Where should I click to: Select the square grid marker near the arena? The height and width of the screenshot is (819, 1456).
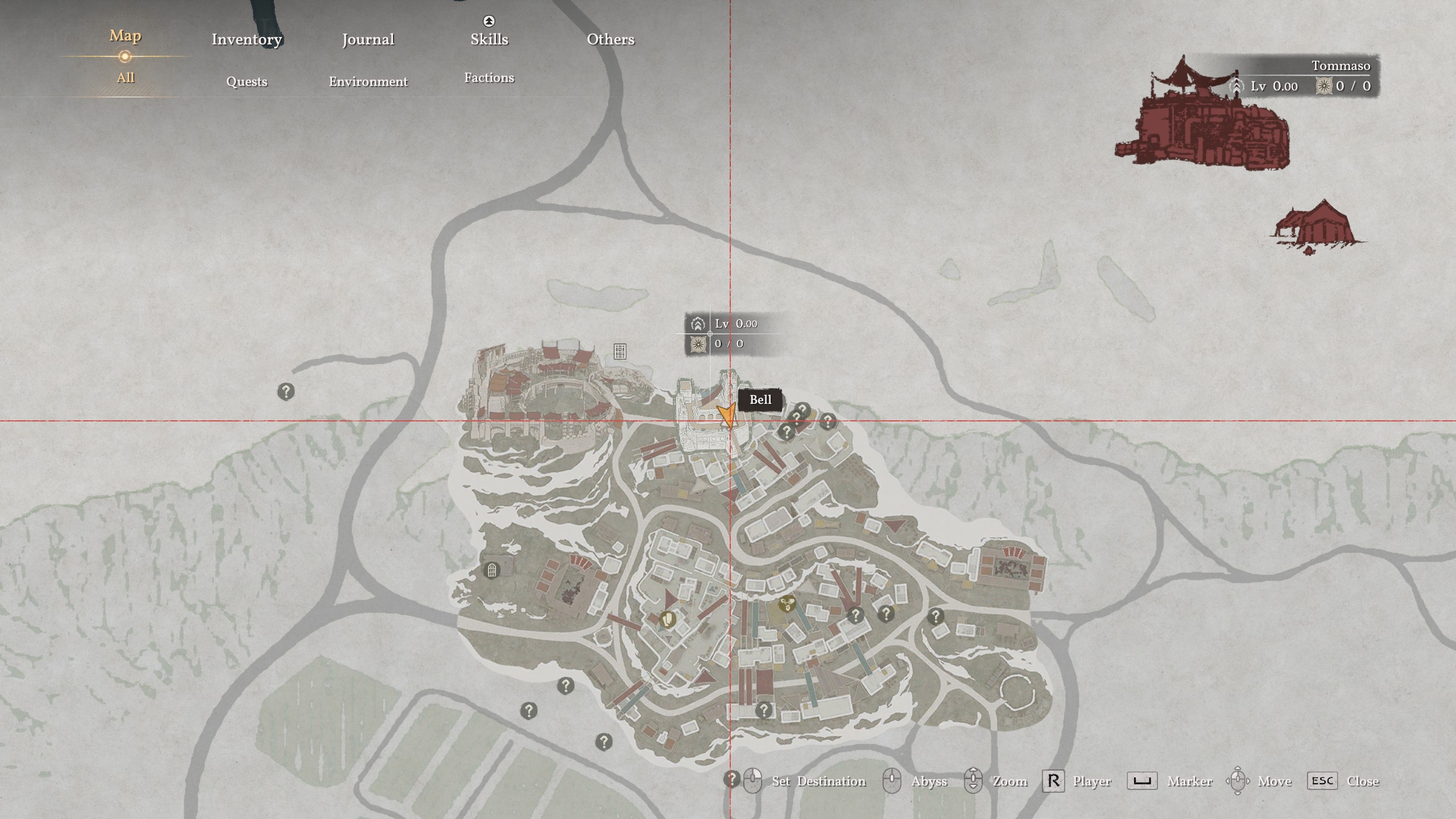click(x=620, y=351)
